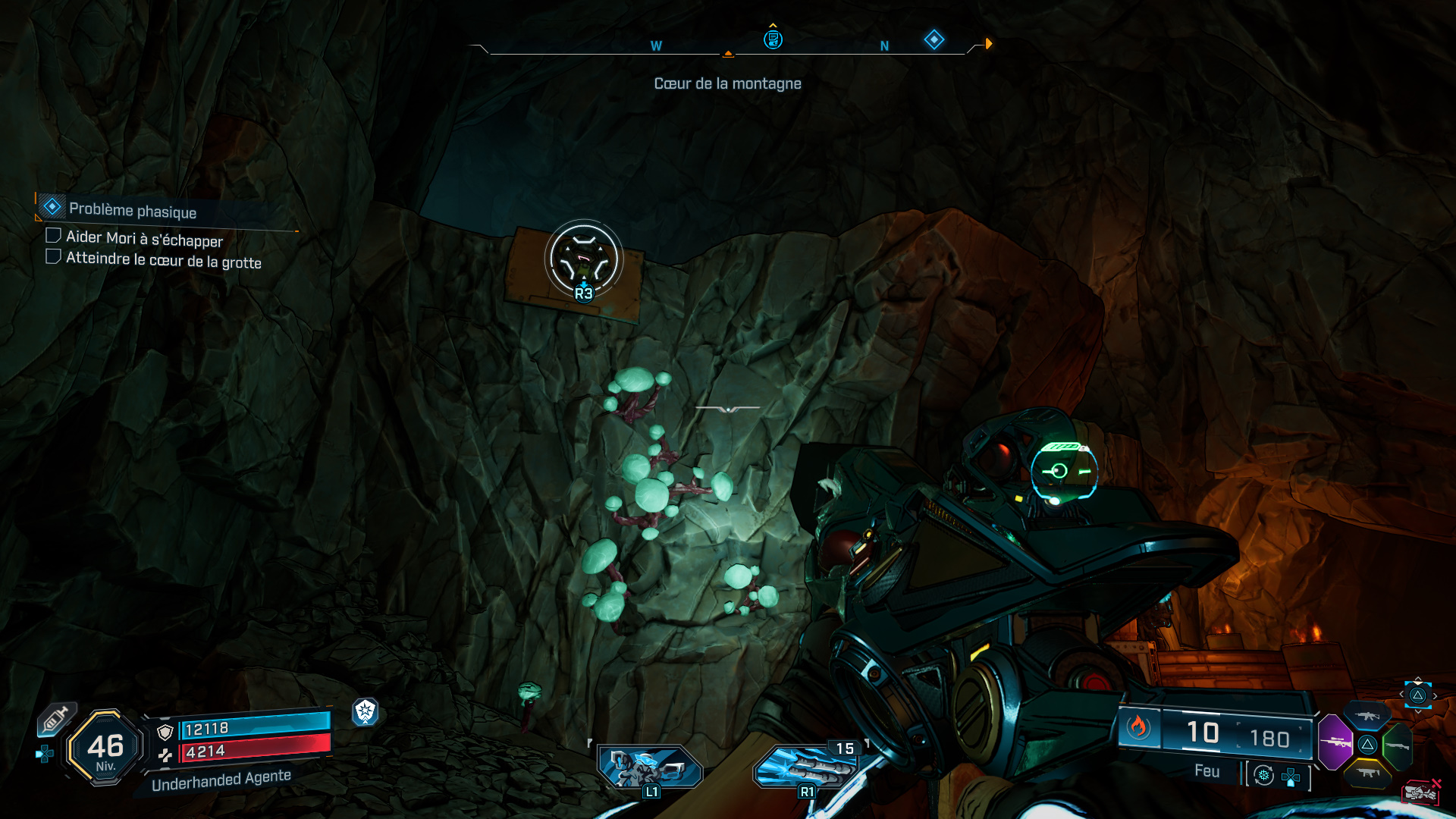Select the quest marker on the compass
The image size is (1456, 819).
click(x=773, y=39)
